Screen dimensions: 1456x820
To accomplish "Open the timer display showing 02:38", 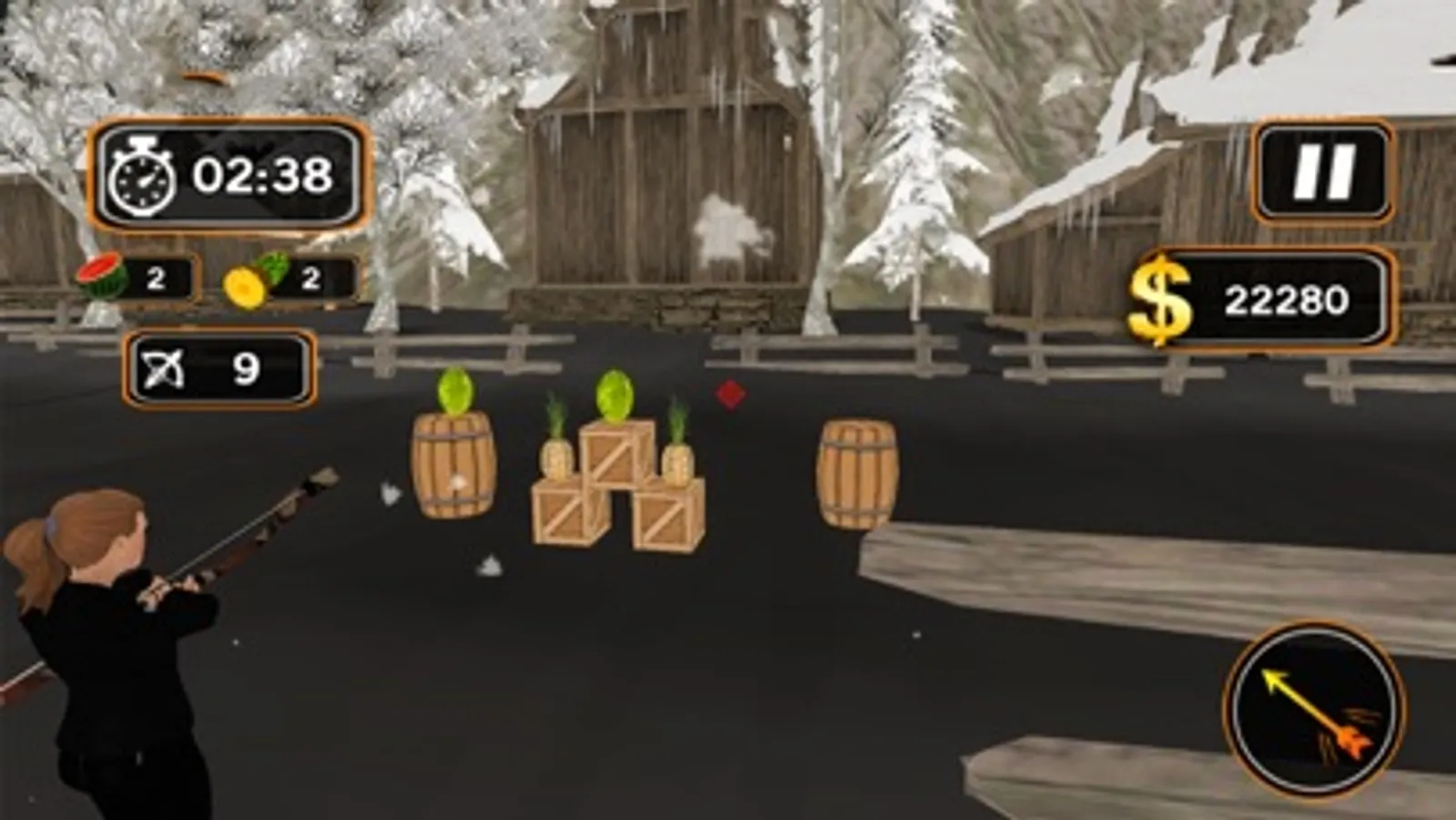I will pos(229,175).
